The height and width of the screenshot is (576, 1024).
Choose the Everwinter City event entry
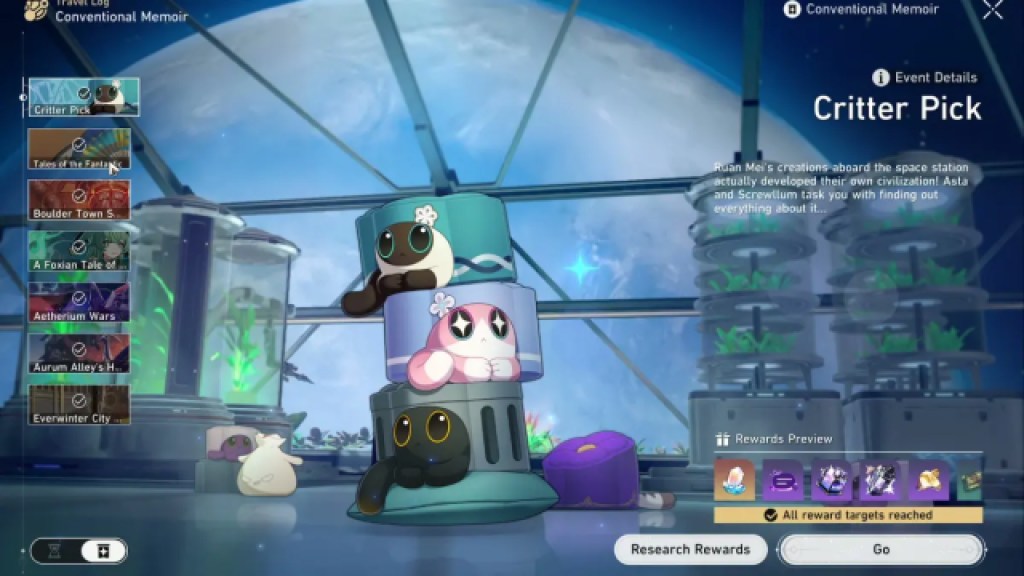click(79, 405)
